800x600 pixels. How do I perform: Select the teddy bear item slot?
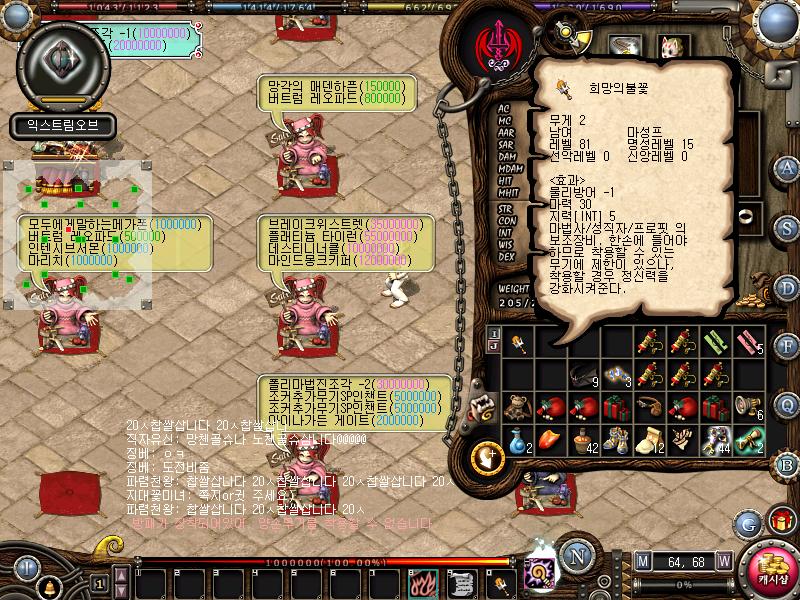517,408
